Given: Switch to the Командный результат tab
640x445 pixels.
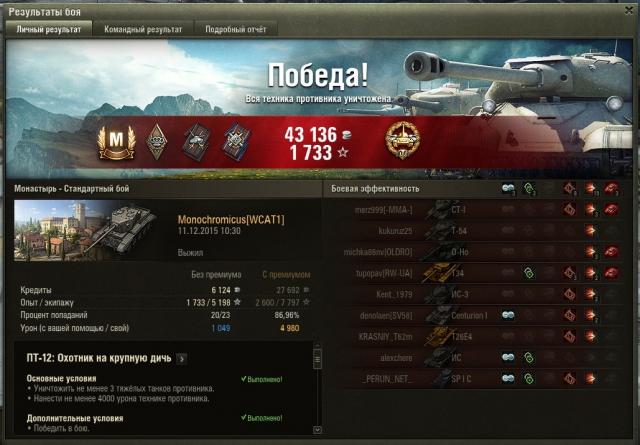Looking at the screenshot, I should 144,30.
